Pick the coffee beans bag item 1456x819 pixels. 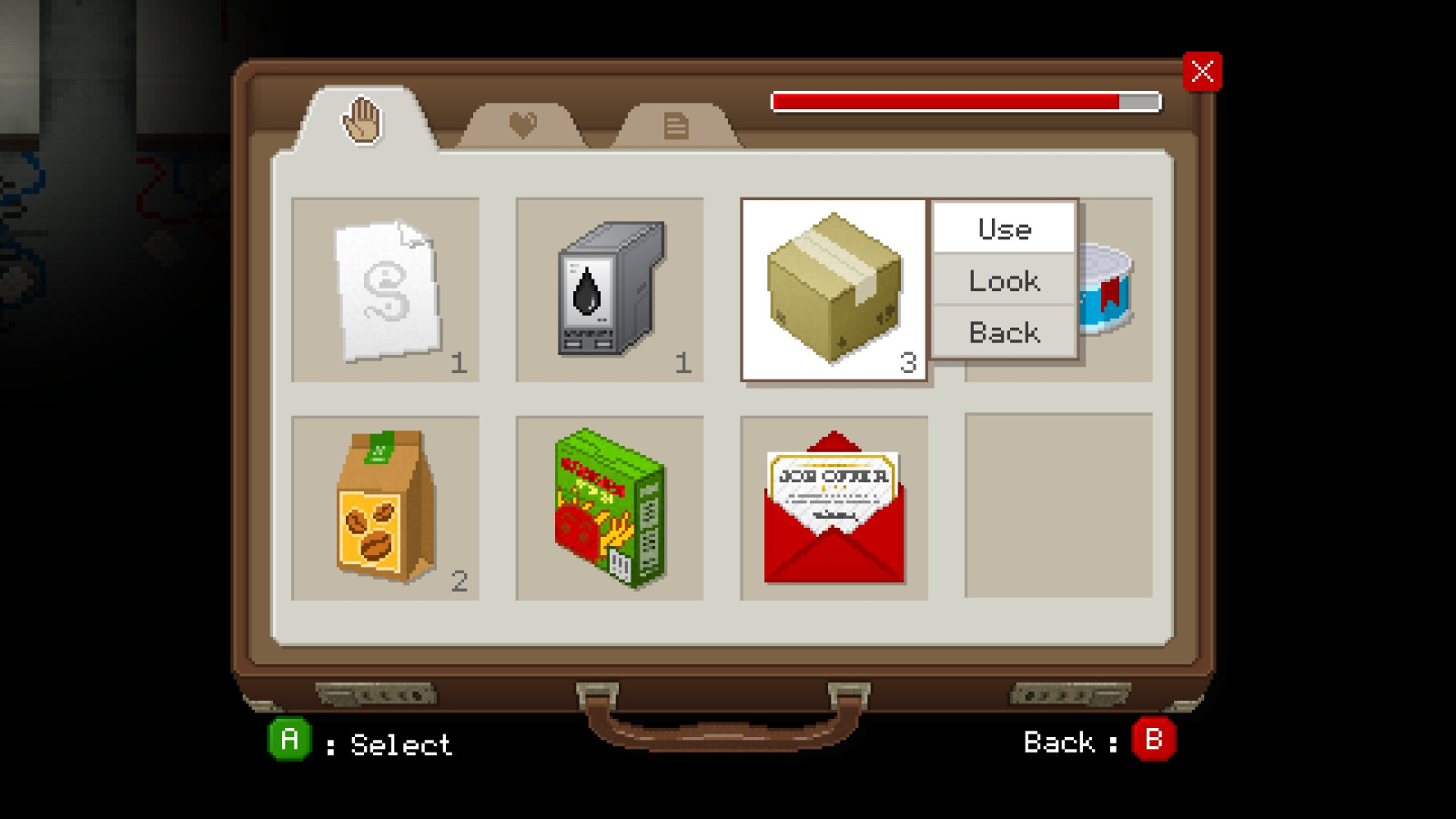point(385,505)
